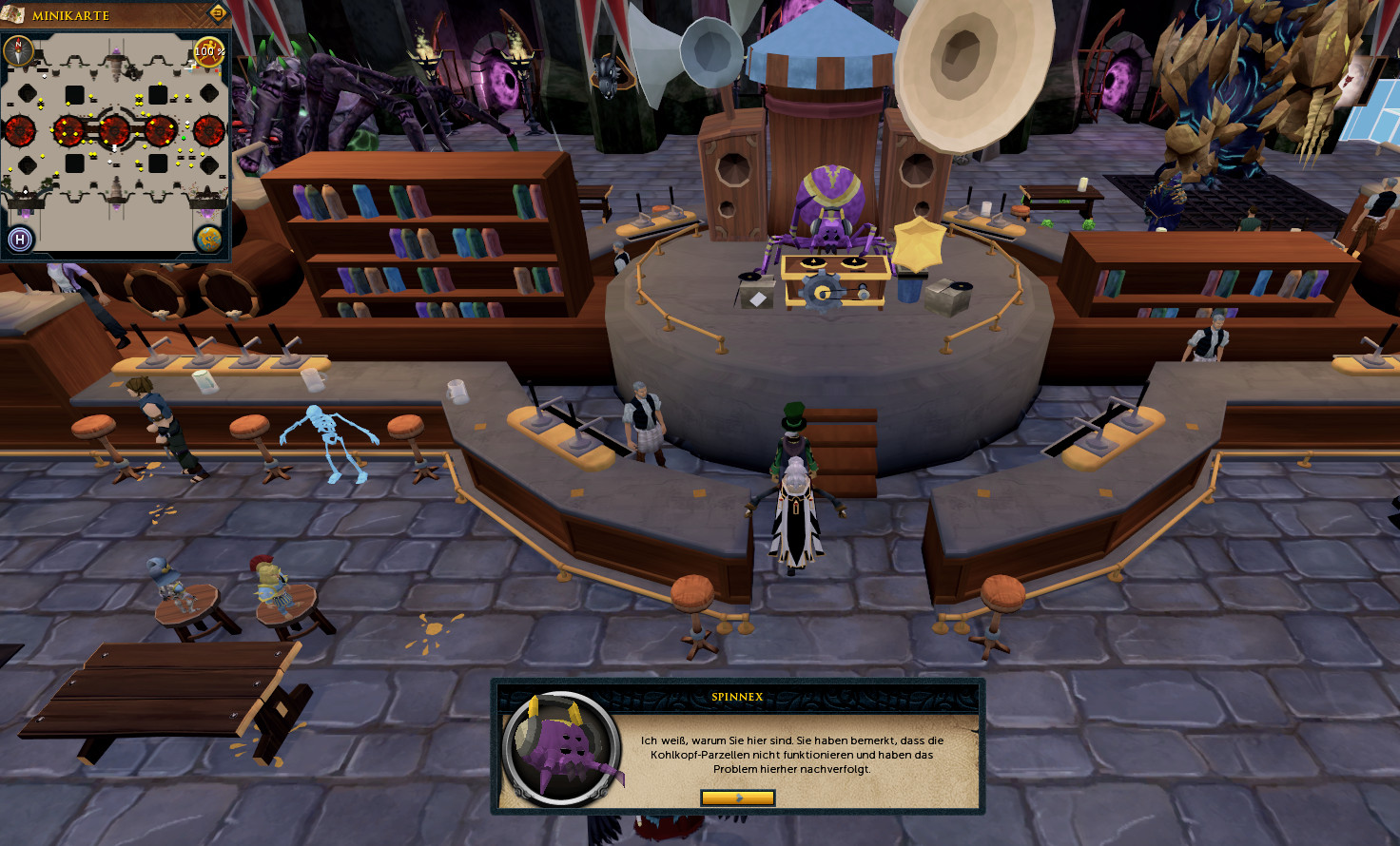Collapse the Minikarte panel with its corner button
Image resolution: width=1400 pixels, height=846 pixels.
coord(218,13)
